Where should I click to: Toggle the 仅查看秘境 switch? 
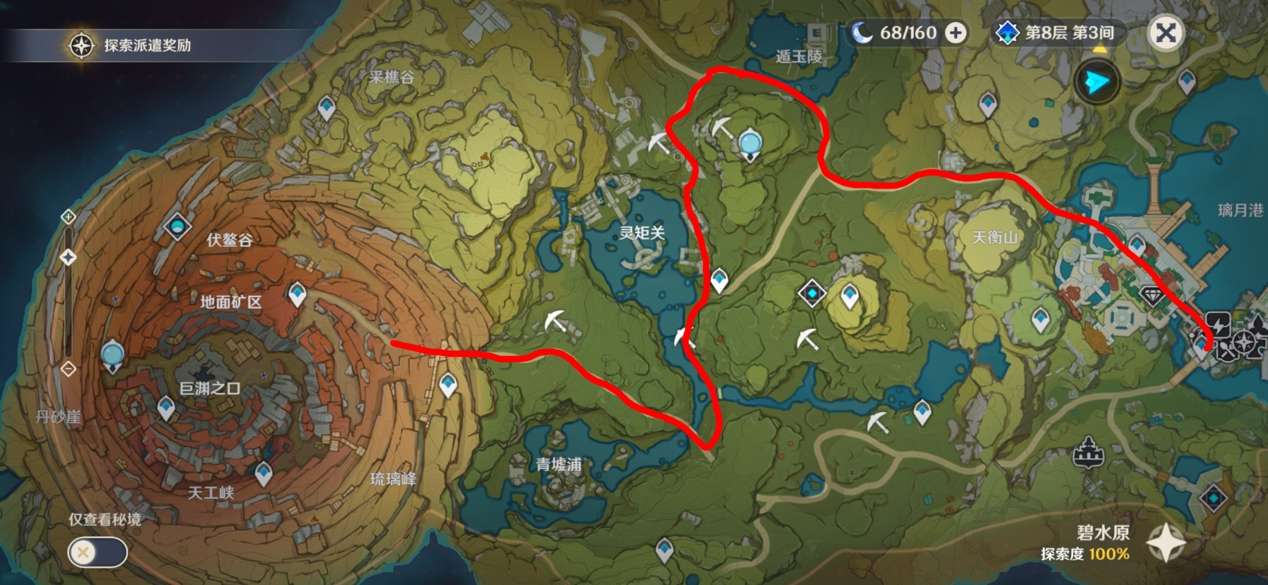pos(98,551)
